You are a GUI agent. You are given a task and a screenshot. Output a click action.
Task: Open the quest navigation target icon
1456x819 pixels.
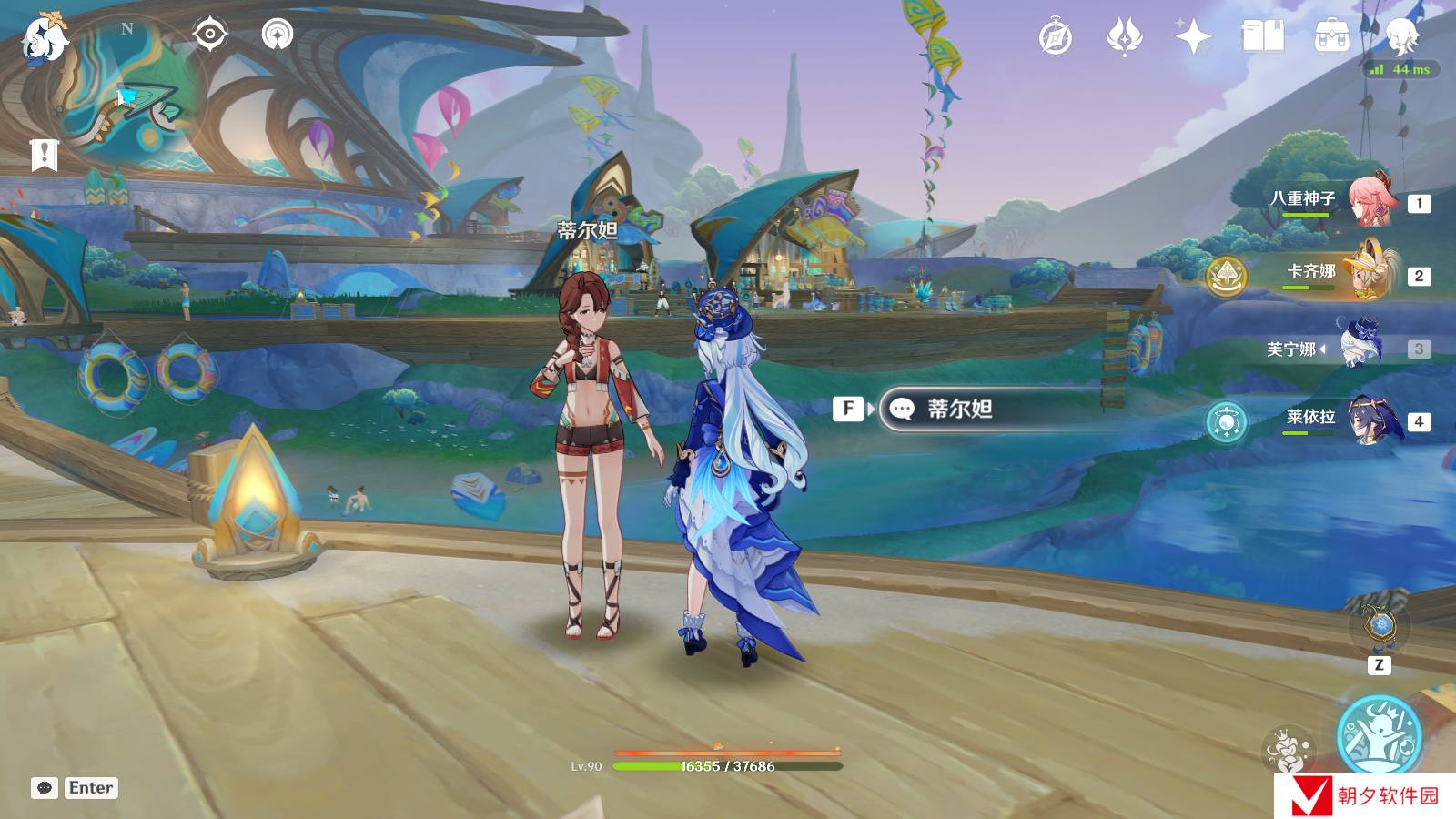tap(210, 35)
